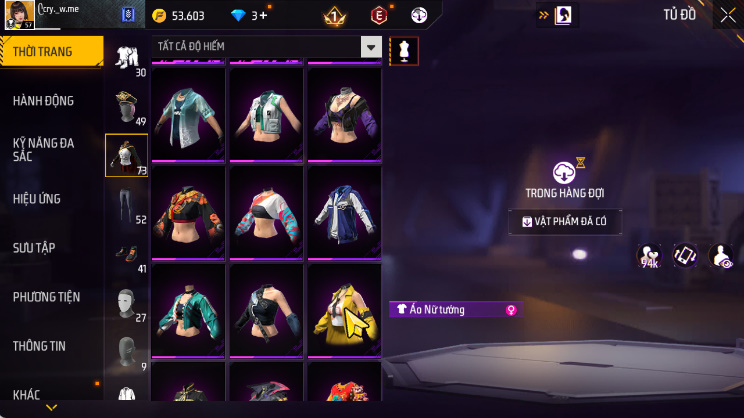Choose the orange camo crop top
Viewport: 744px width, 418px height.
coord(189,213)
